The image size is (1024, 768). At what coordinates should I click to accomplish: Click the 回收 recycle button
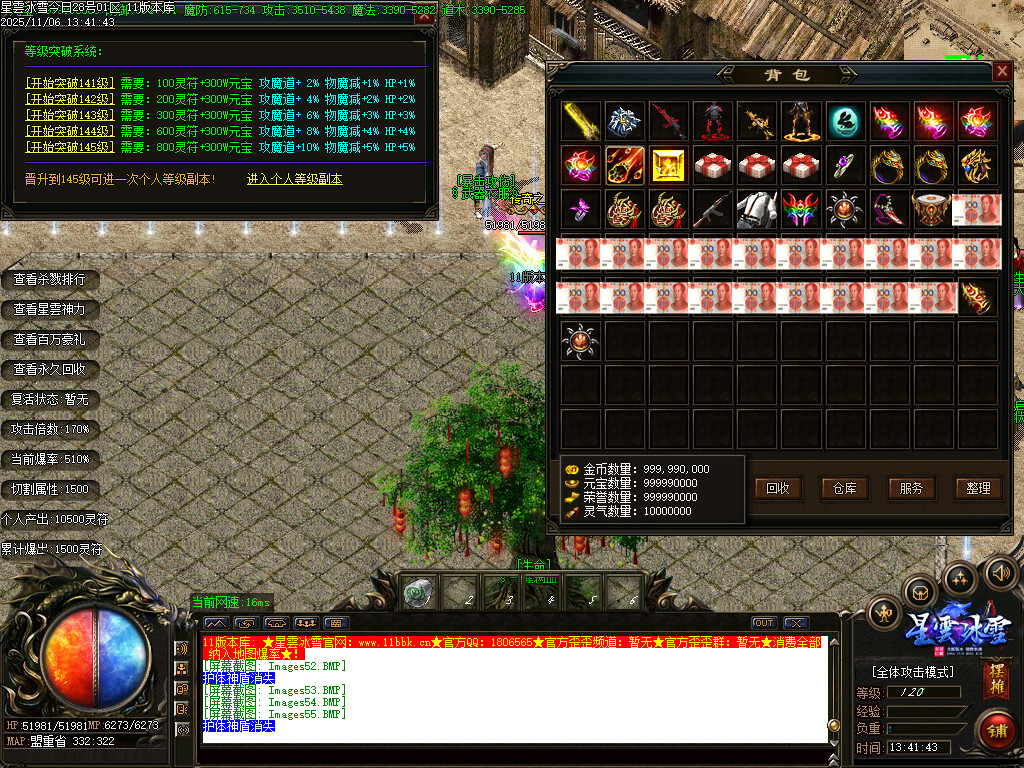coord(778,488)
